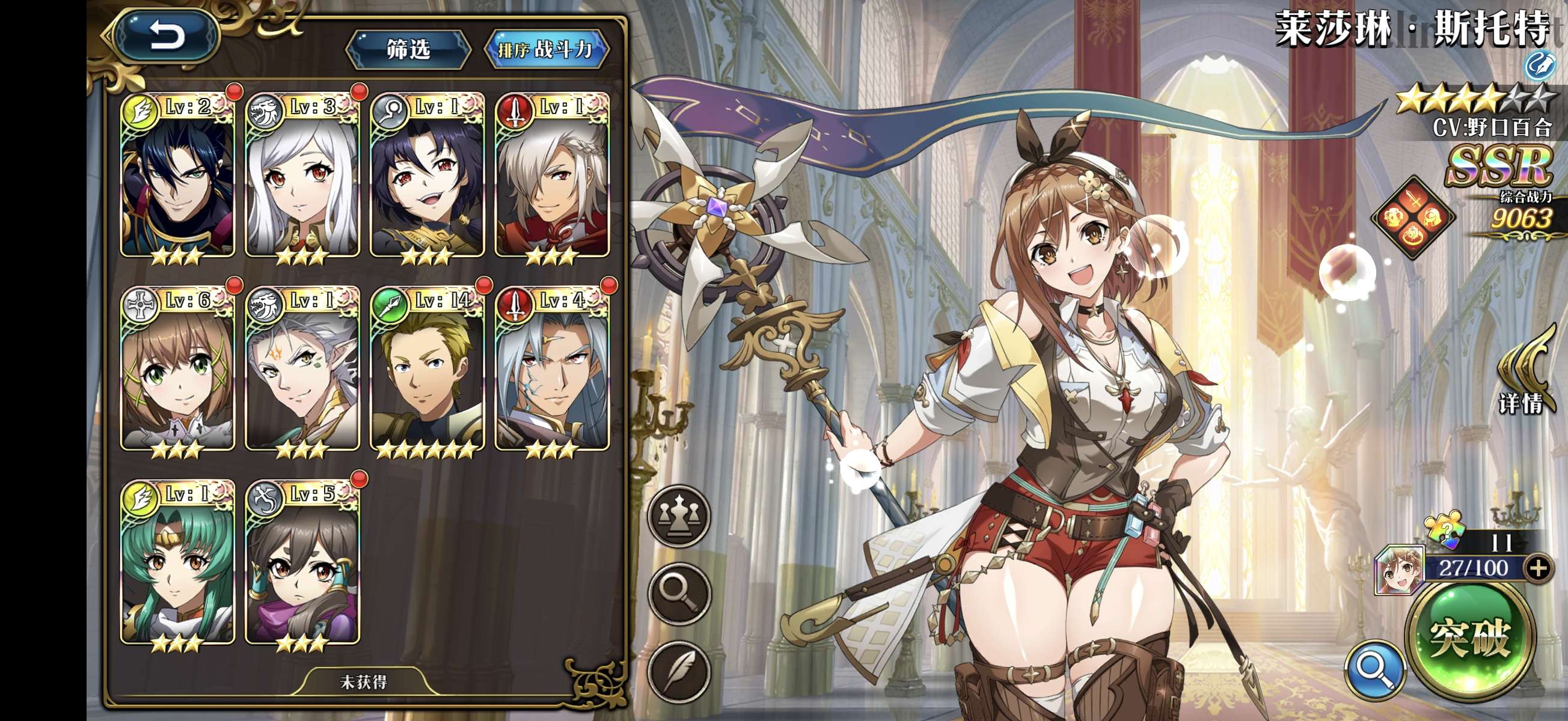Choose the green-haired Lv 1 hero card
1568x721 pixels.
pos(178,563)
